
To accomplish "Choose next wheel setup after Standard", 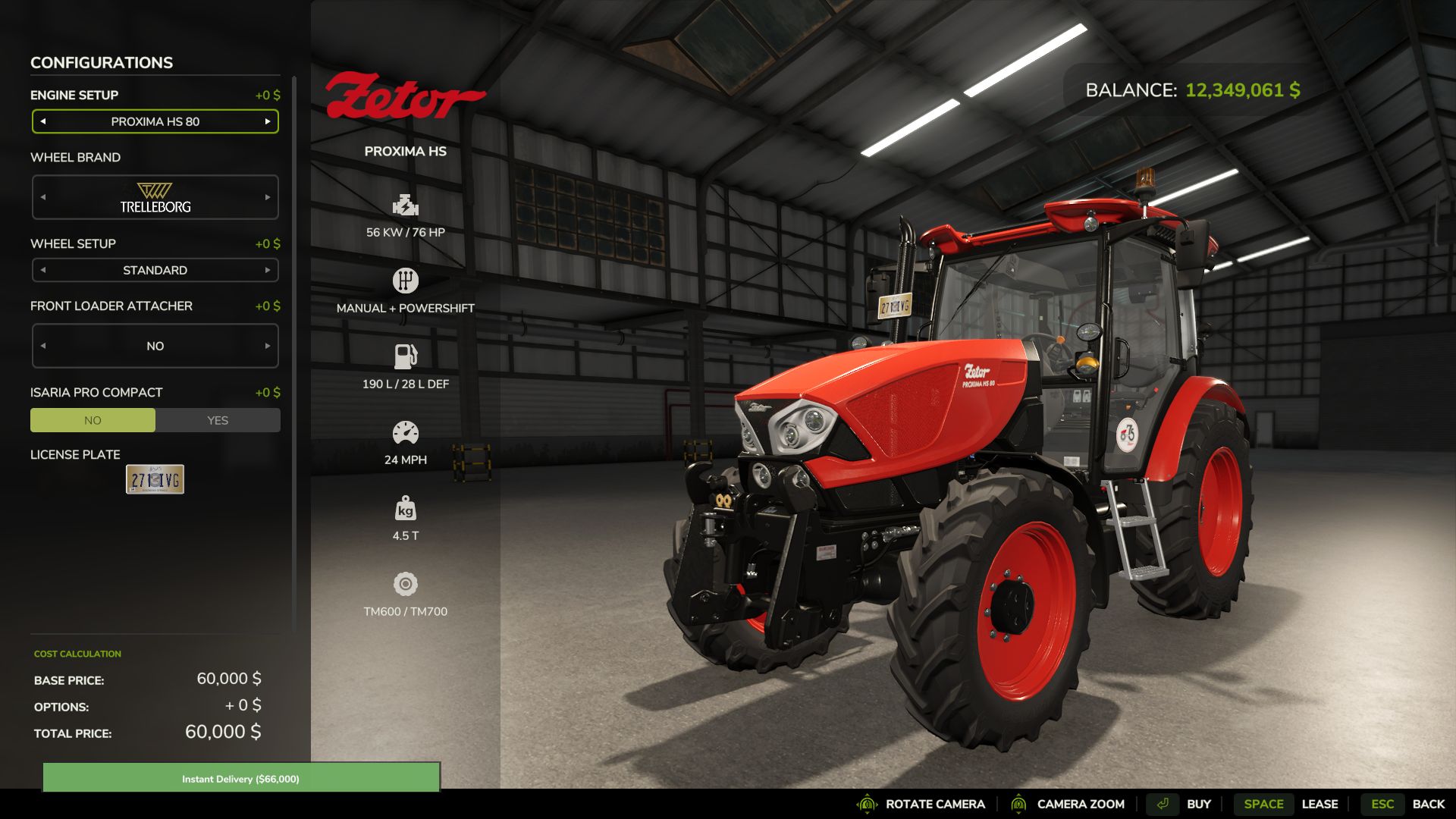I will tap(268, 270).
